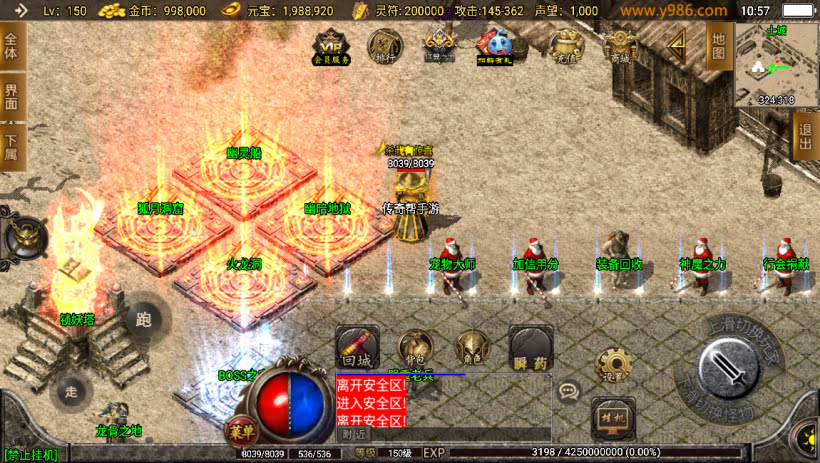
Task: Open the VIP member services icon
Action: (x=333, y=46)
